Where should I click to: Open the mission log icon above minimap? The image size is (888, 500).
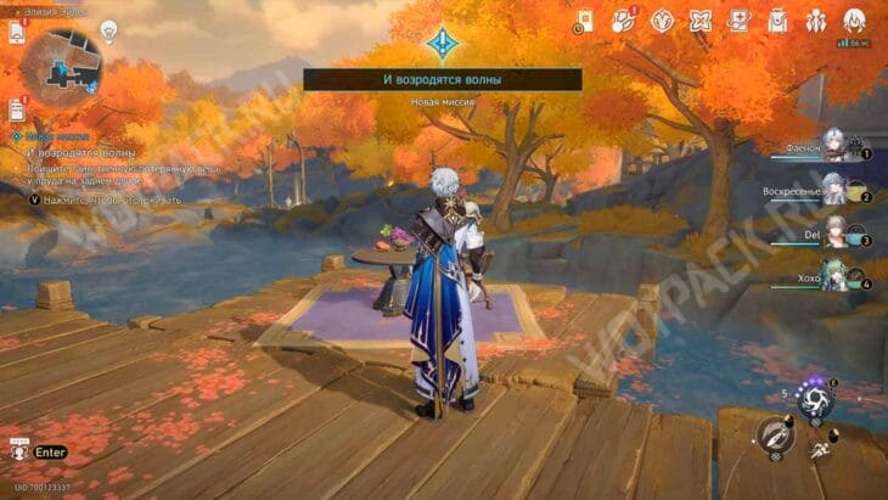tap(17, 32)
